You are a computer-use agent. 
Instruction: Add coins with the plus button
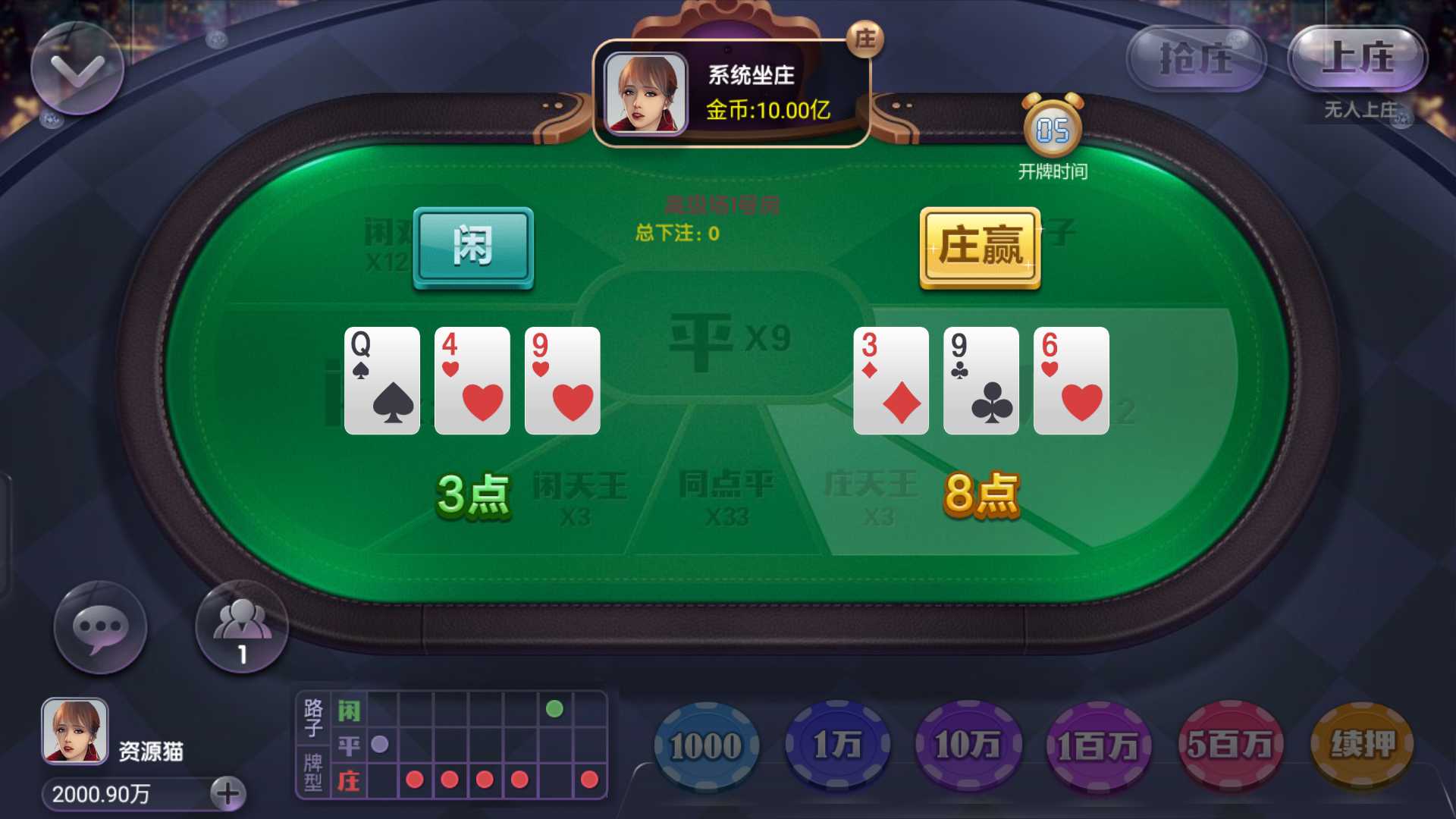click(227, 793)
